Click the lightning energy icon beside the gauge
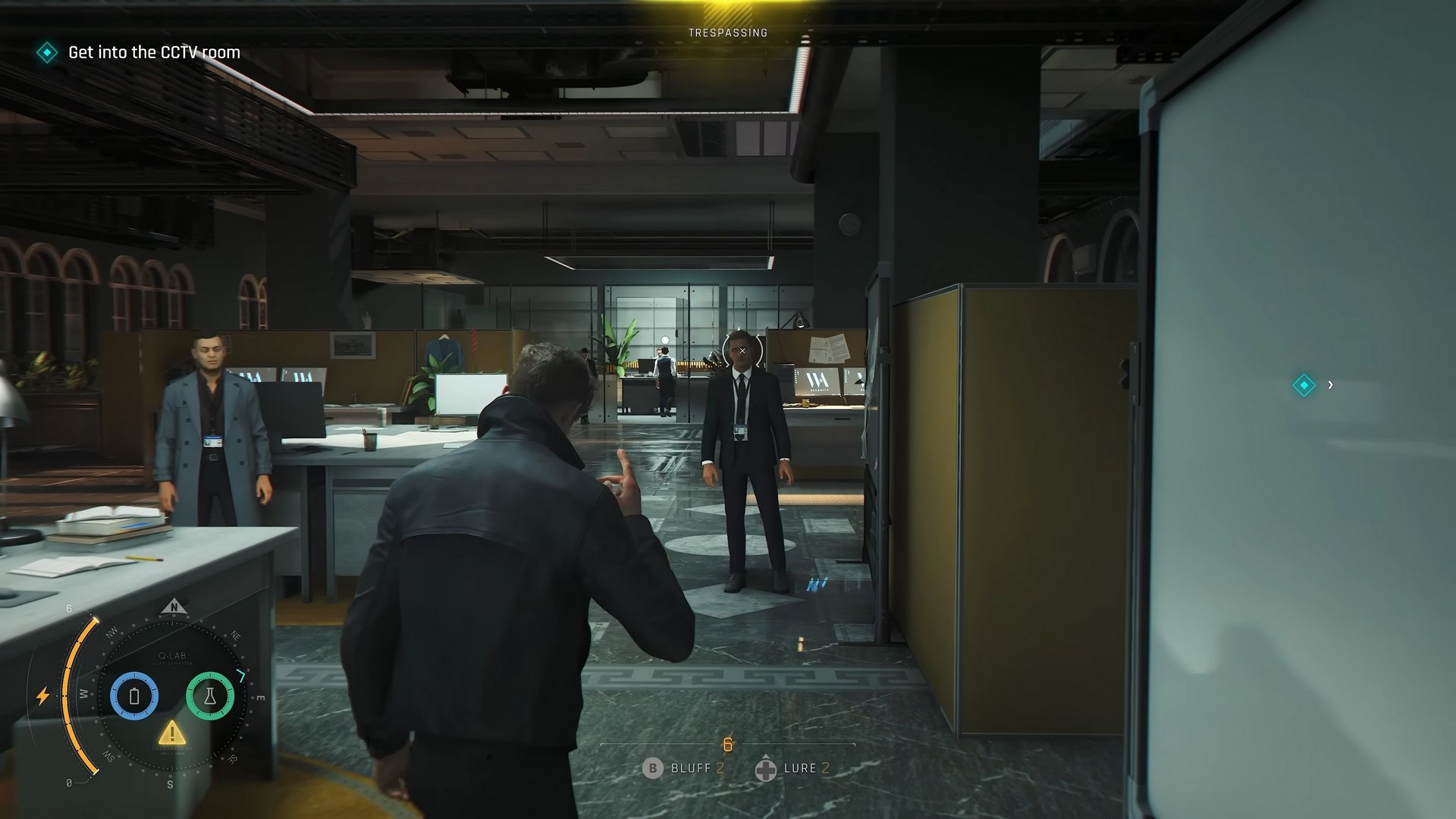This screenshot has width=1456, height=819. (x=42, y=695)
